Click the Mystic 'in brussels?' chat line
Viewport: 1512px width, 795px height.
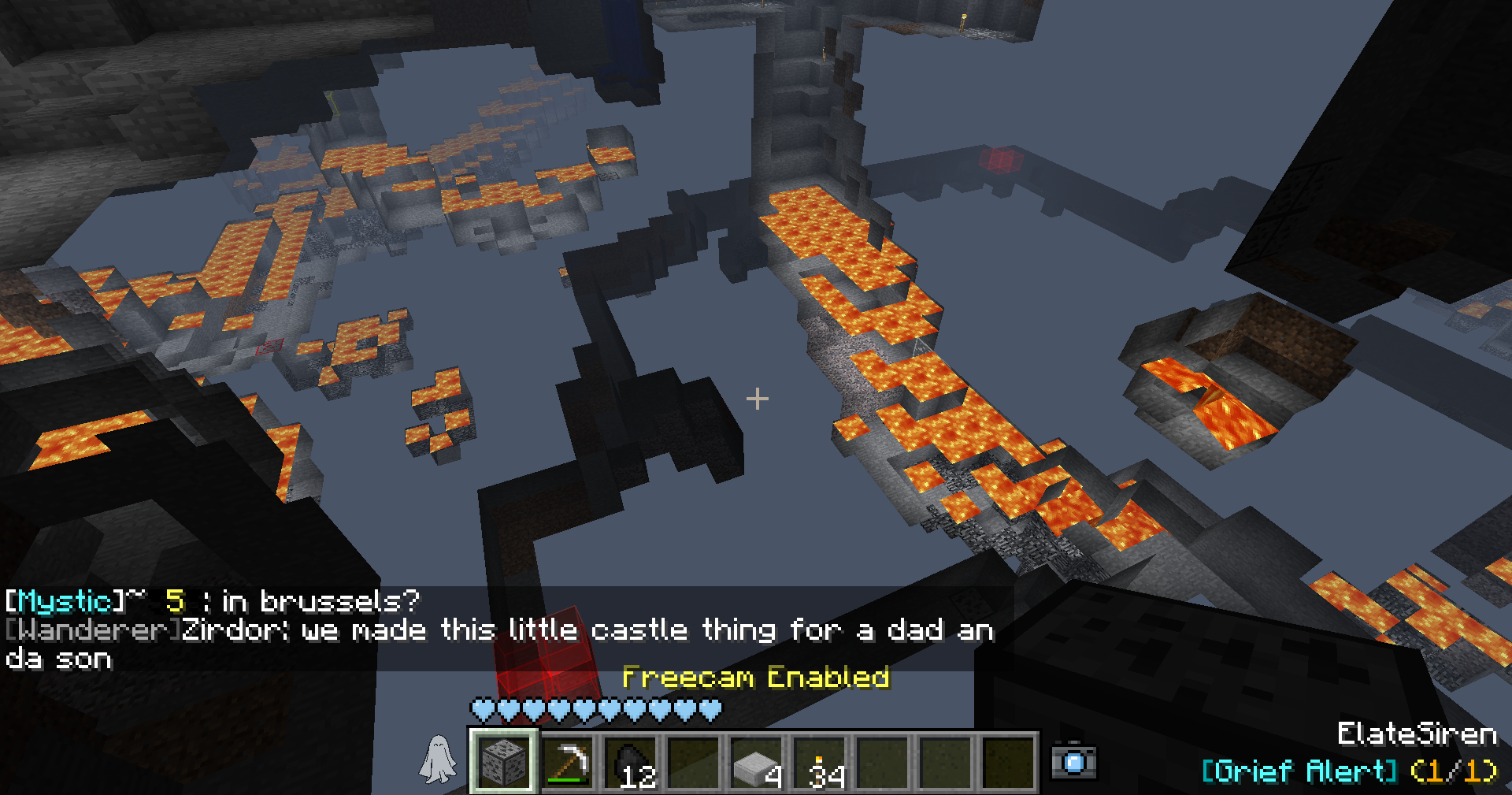(213, 601)
